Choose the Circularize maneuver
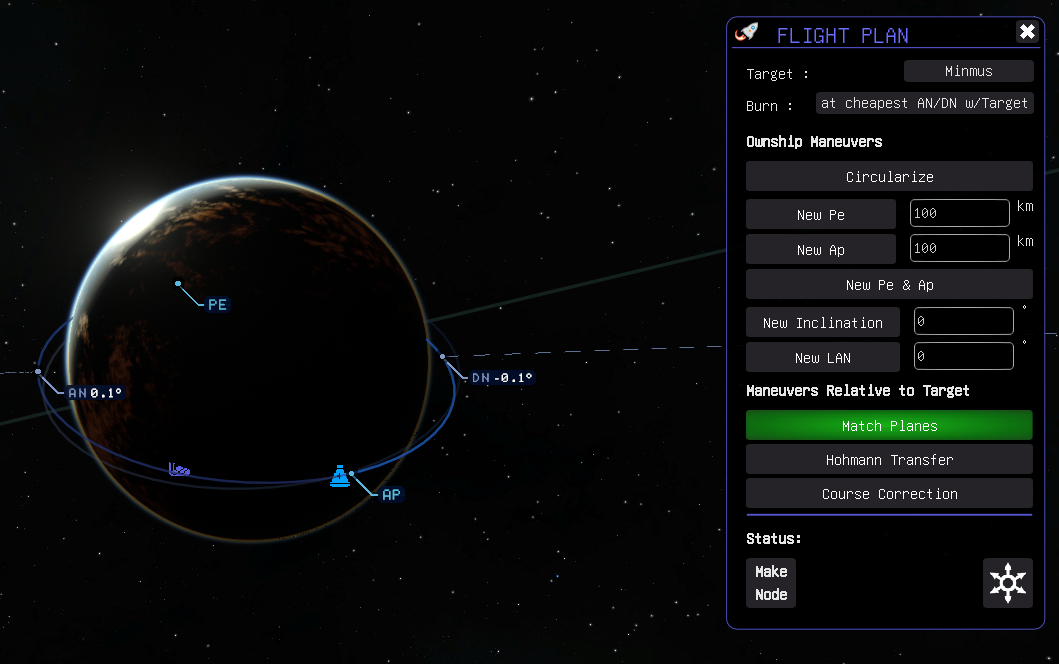 [889, 176]
